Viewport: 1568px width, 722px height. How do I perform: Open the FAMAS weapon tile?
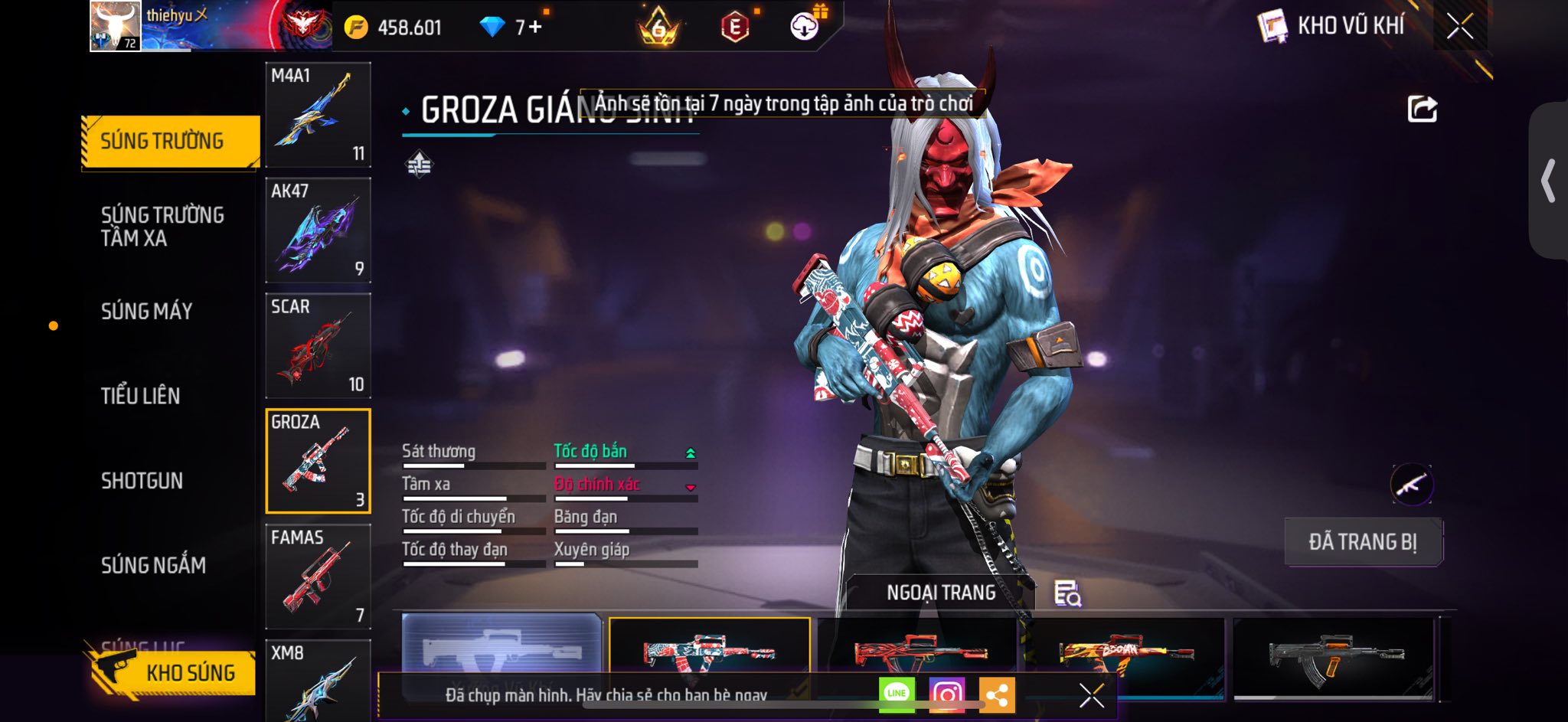point(318,576)
